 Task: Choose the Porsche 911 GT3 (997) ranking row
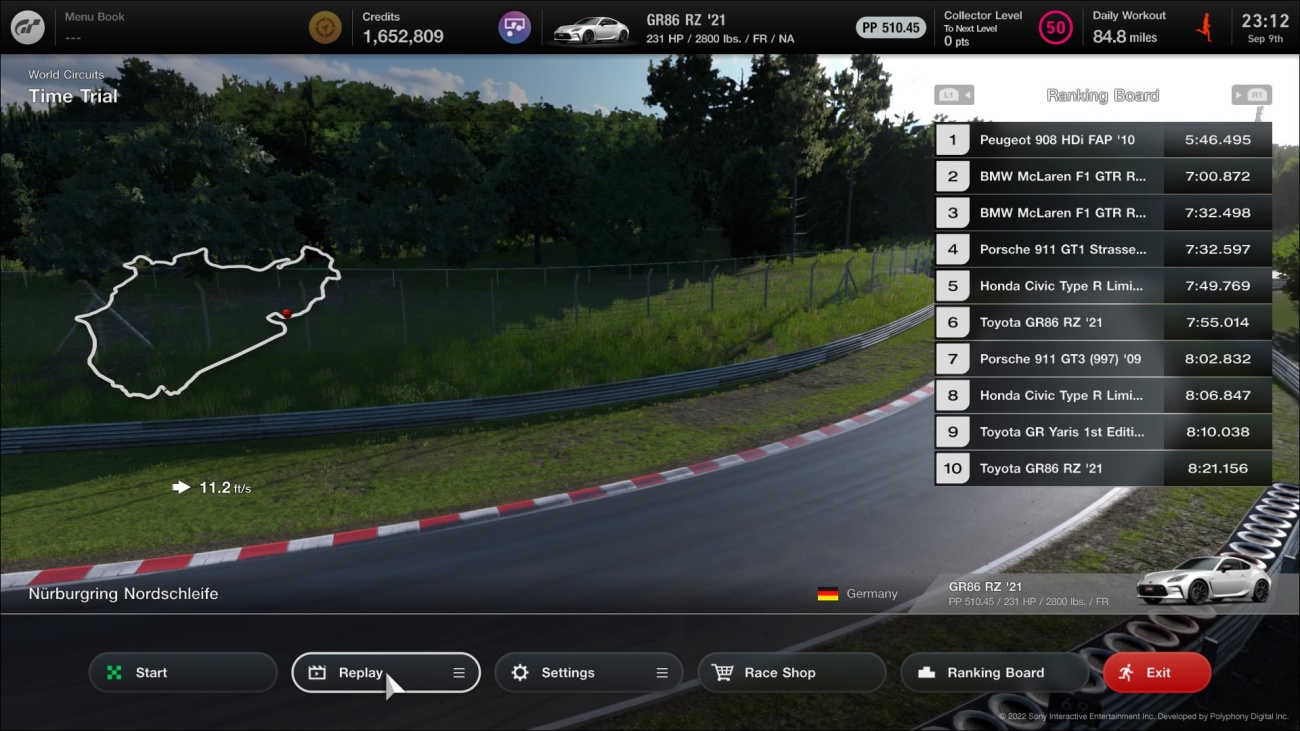1103,359
